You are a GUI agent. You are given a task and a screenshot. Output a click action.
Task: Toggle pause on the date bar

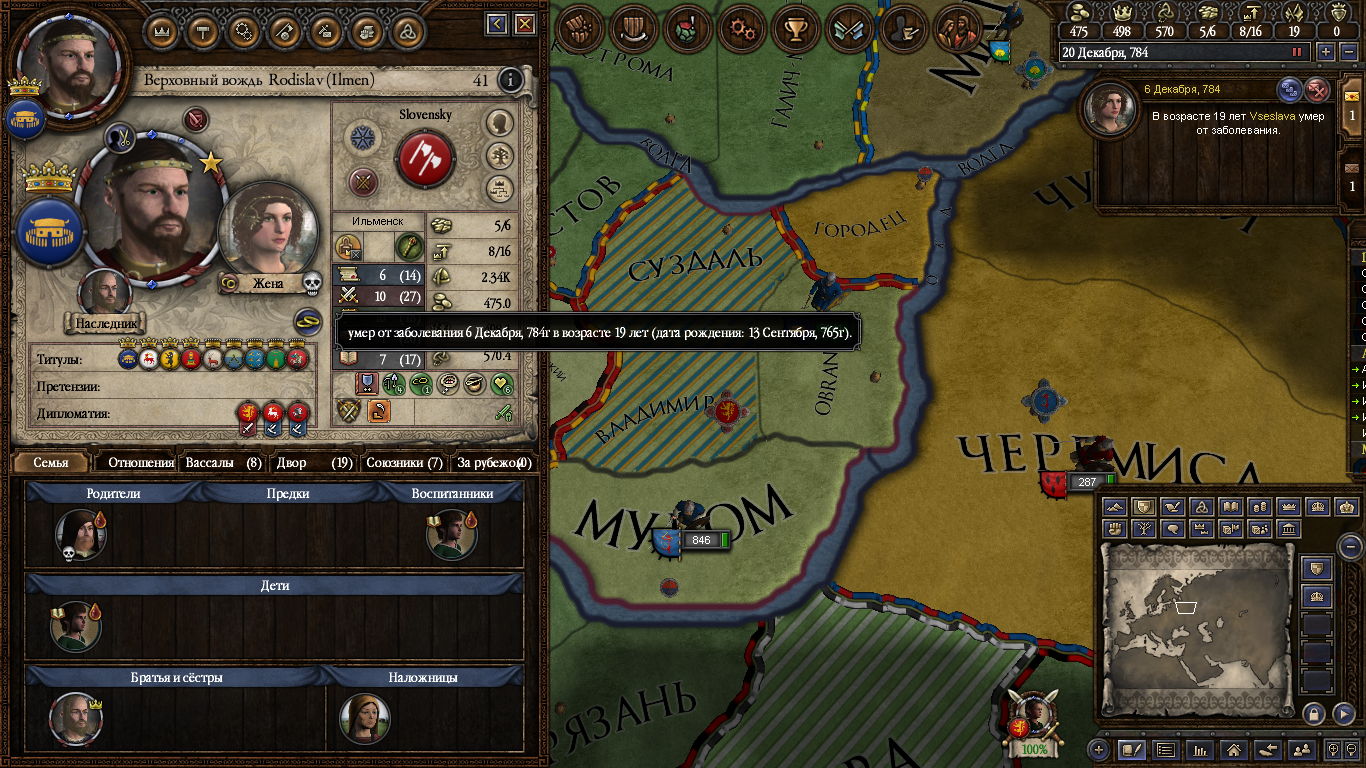(1298, 52)
